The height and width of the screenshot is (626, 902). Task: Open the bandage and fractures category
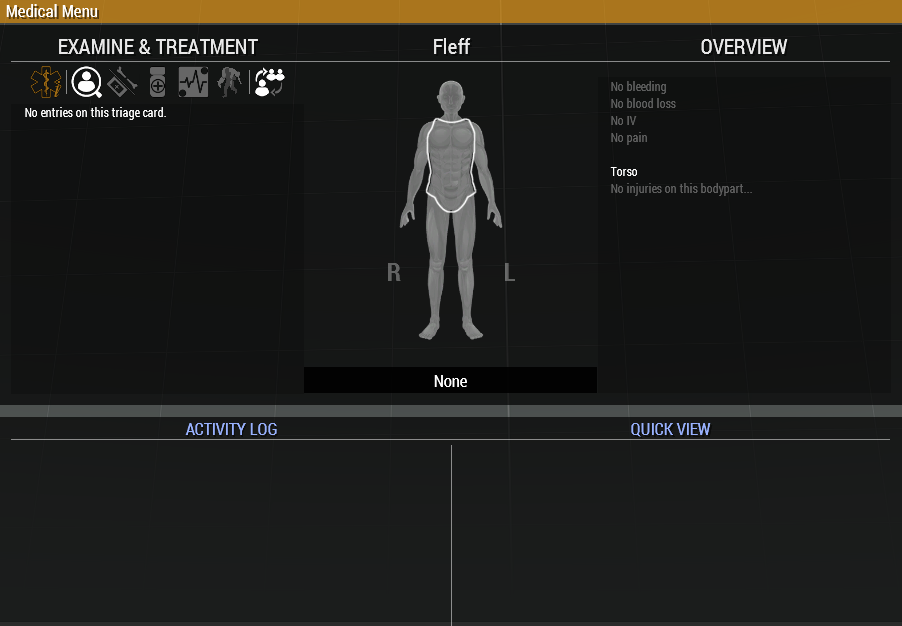pos(122,82)
